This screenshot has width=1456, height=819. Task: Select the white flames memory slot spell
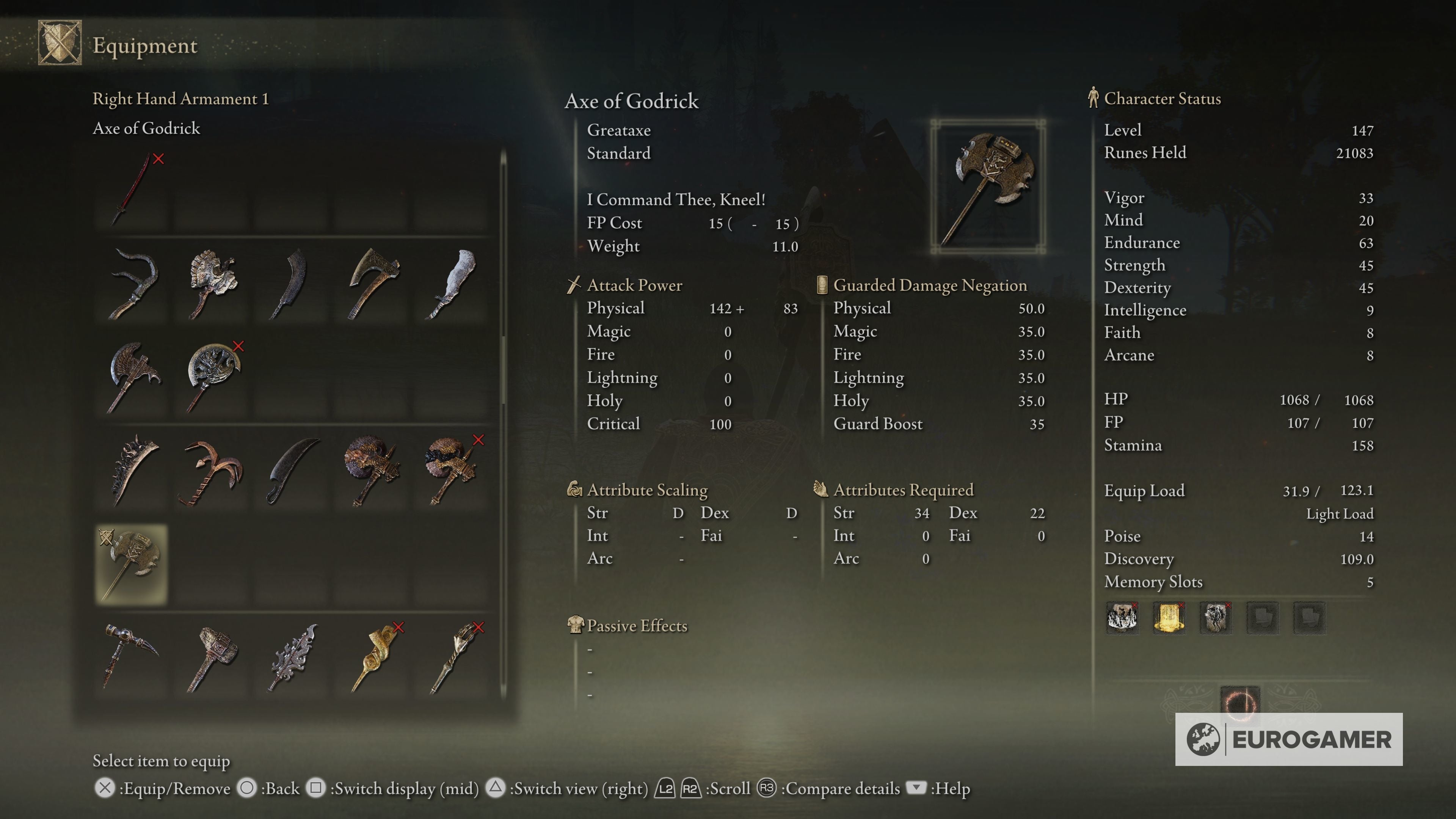click(x=1122, y=617)
